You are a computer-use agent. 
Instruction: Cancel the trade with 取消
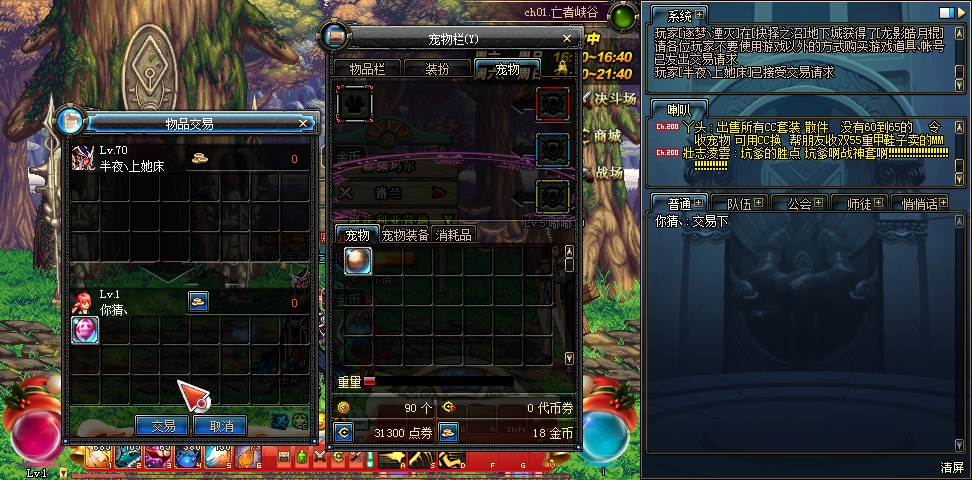point(220,426)
